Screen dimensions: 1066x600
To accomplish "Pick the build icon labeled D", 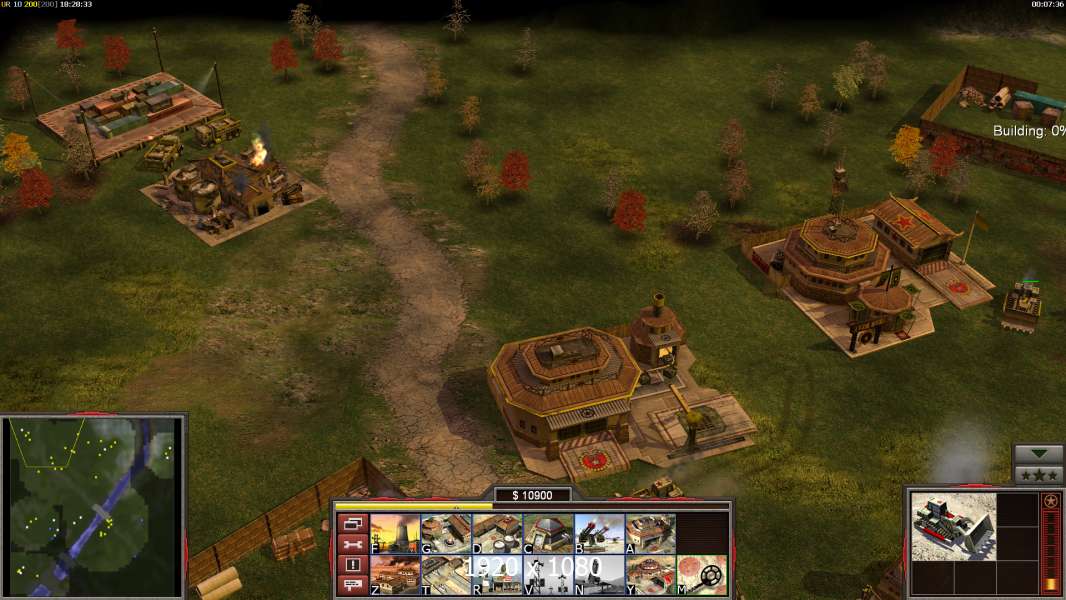I will coord(497,533).
